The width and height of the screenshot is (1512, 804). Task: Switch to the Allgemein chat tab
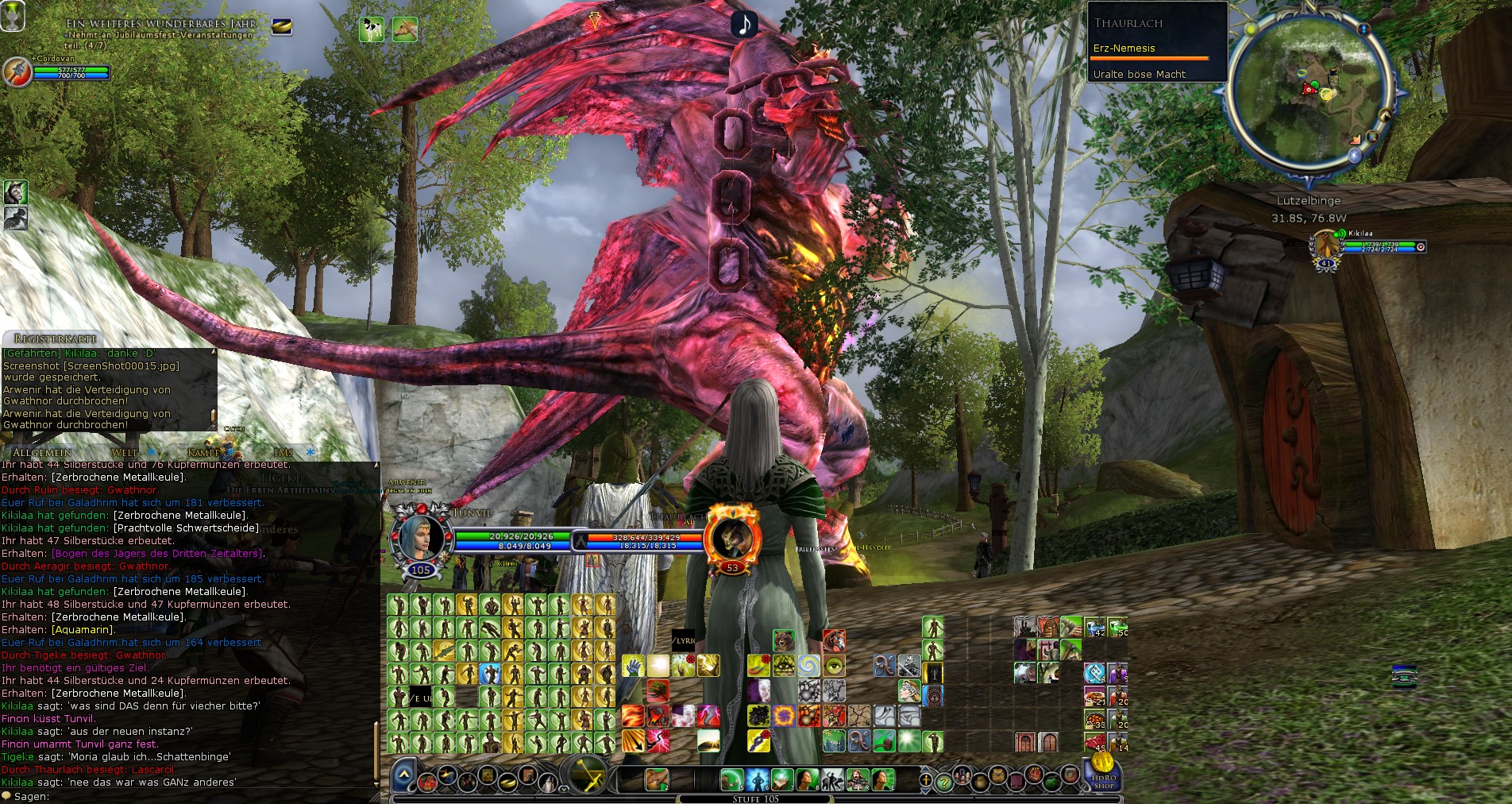[x=42, y=452]
